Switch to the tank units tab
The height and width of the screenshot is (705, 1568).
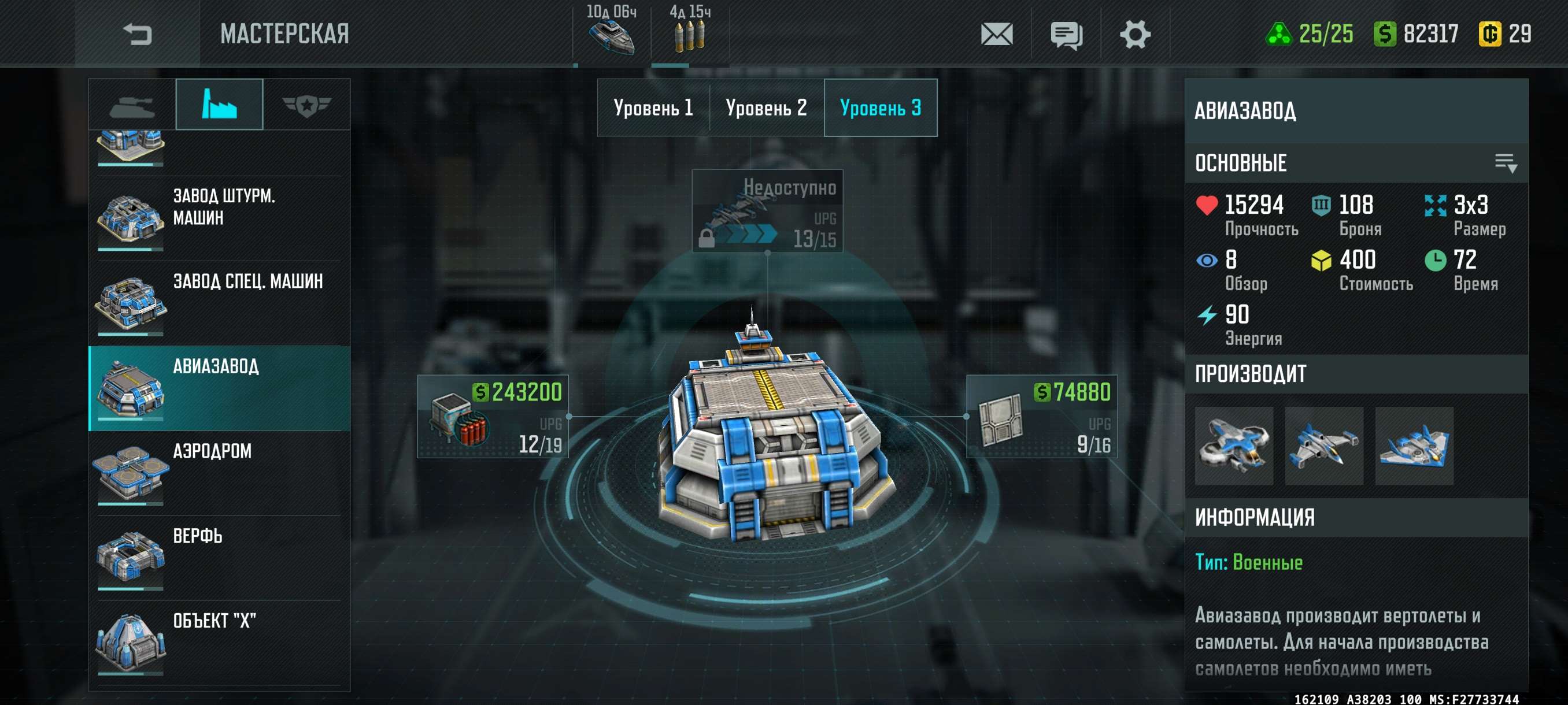[132, 106]
